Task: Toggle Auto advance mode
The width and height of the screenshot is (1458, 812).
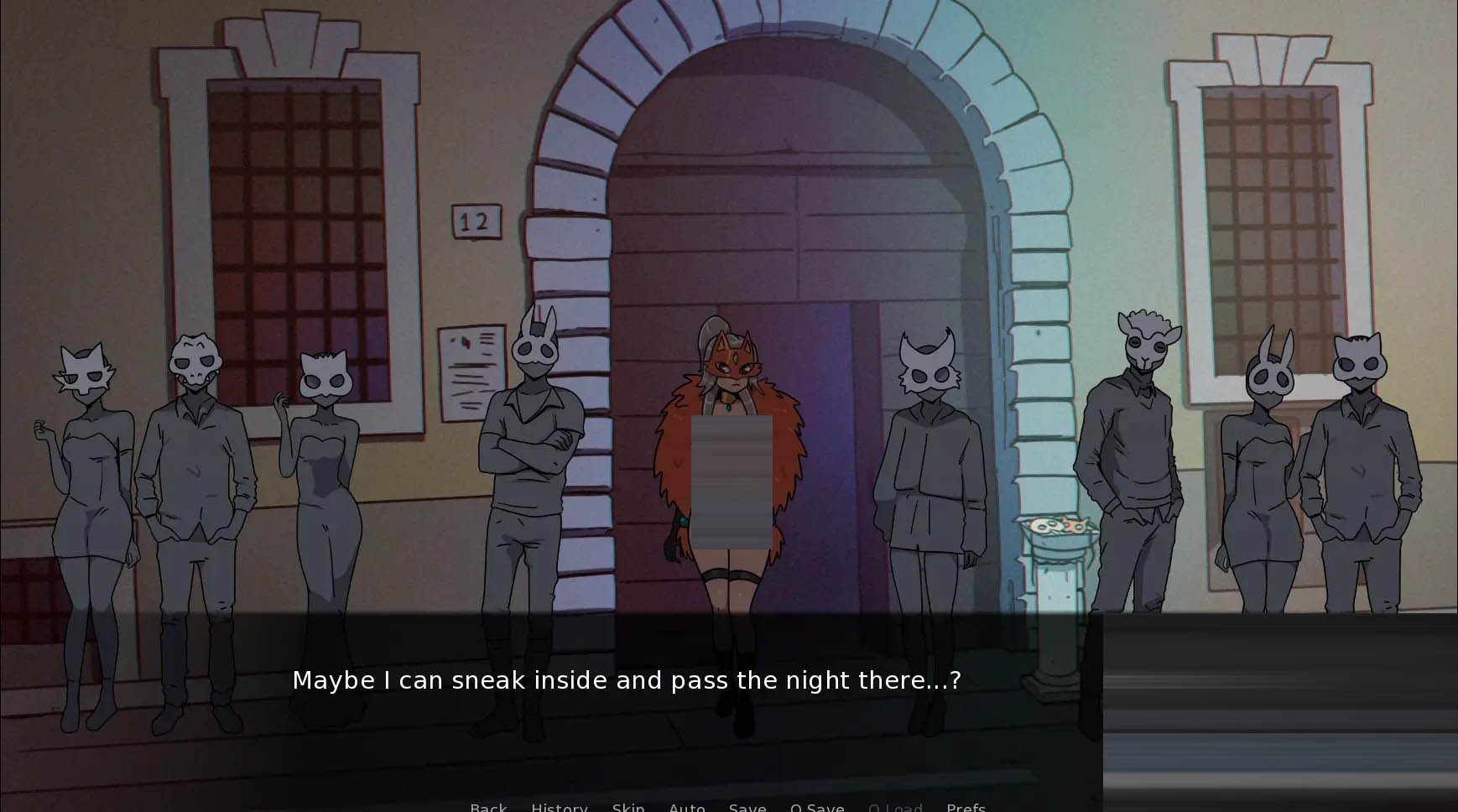Action: (x=686, y=807)
